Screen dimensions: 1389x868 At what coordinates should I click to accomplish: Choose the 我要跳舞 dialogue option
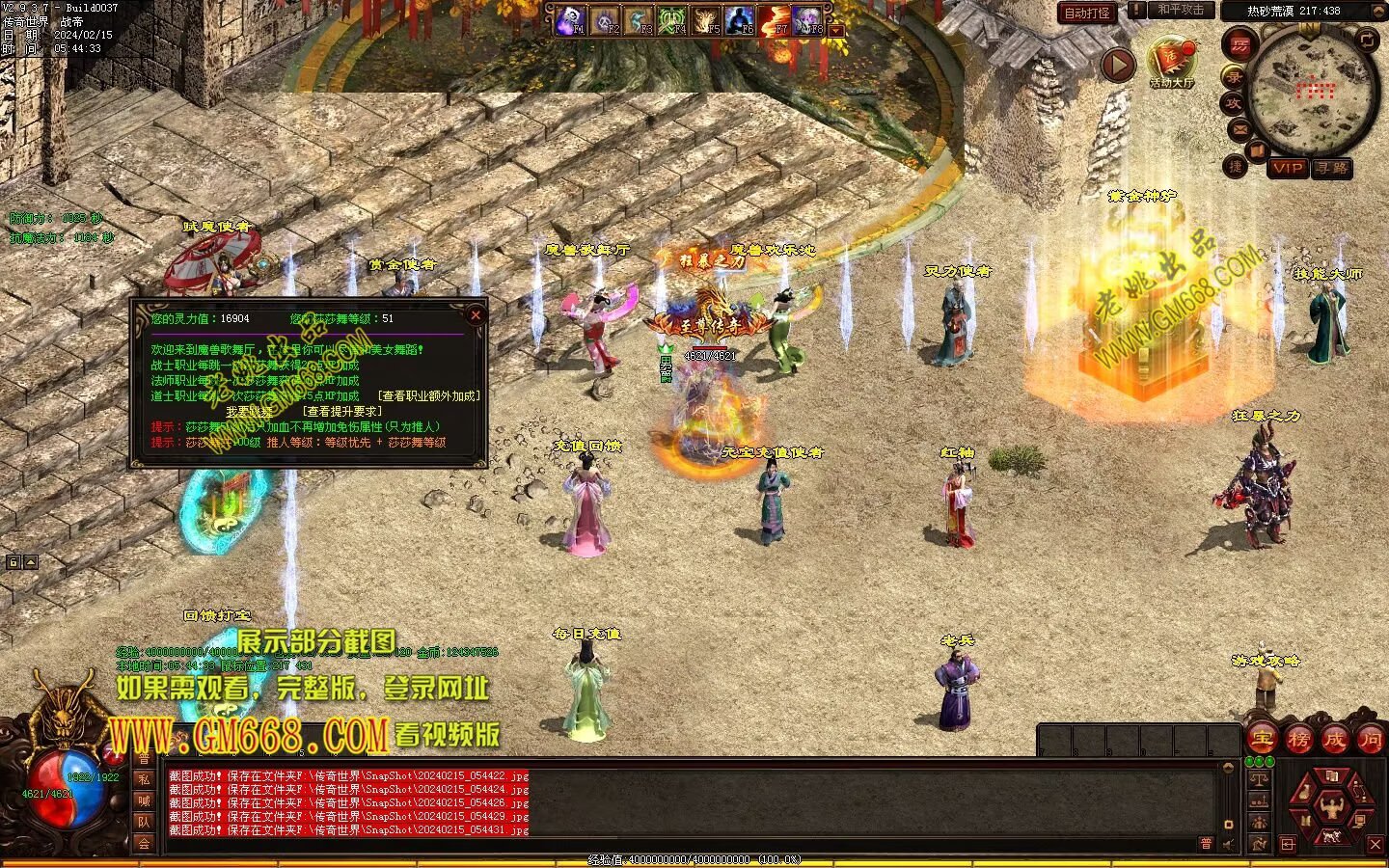(x=249, y=412)
